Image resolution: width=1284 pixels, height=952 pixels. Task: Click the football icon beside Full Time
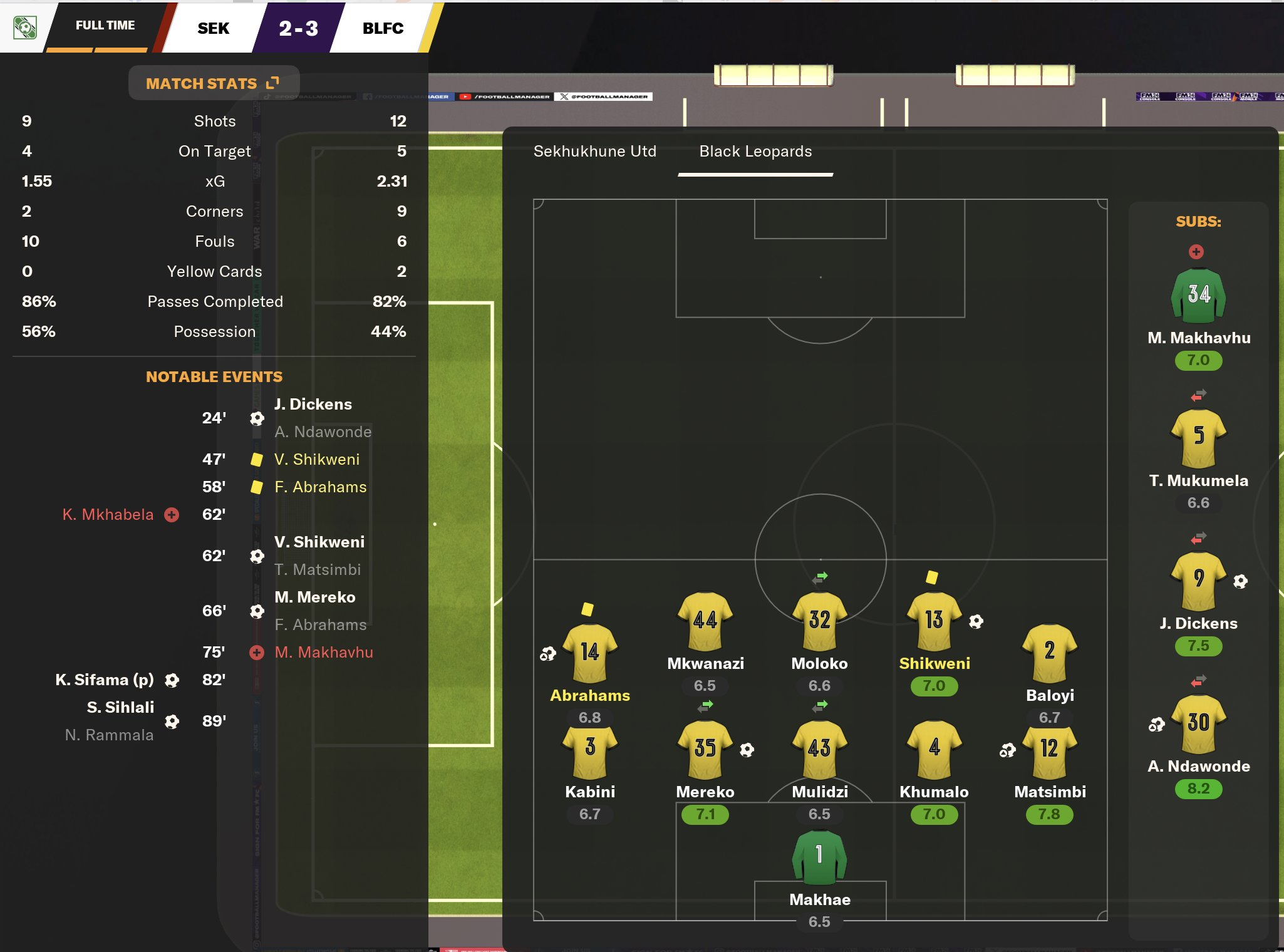point(24,27)
